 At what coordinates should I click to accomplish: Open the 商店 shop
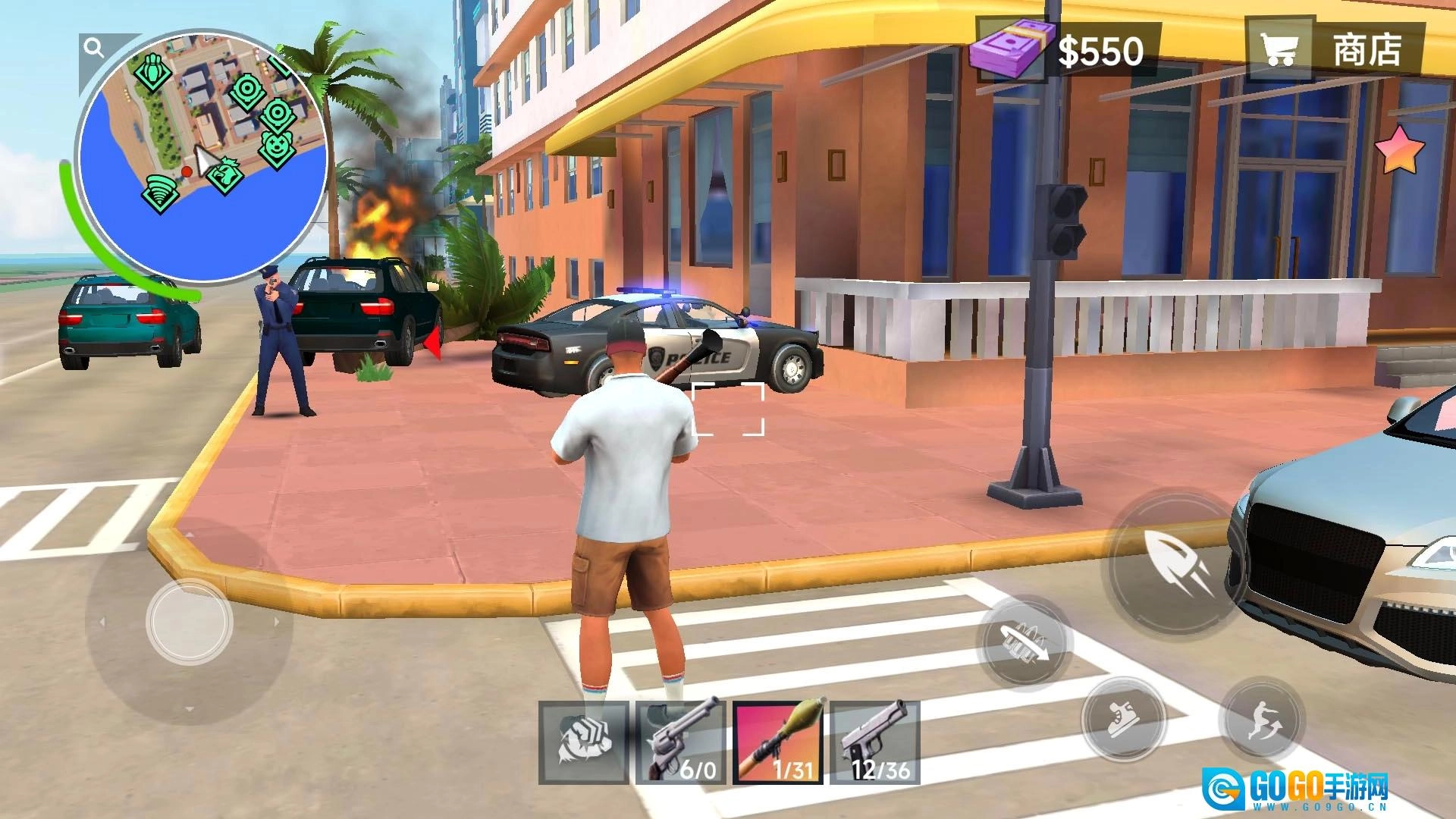coord(1336,50)
